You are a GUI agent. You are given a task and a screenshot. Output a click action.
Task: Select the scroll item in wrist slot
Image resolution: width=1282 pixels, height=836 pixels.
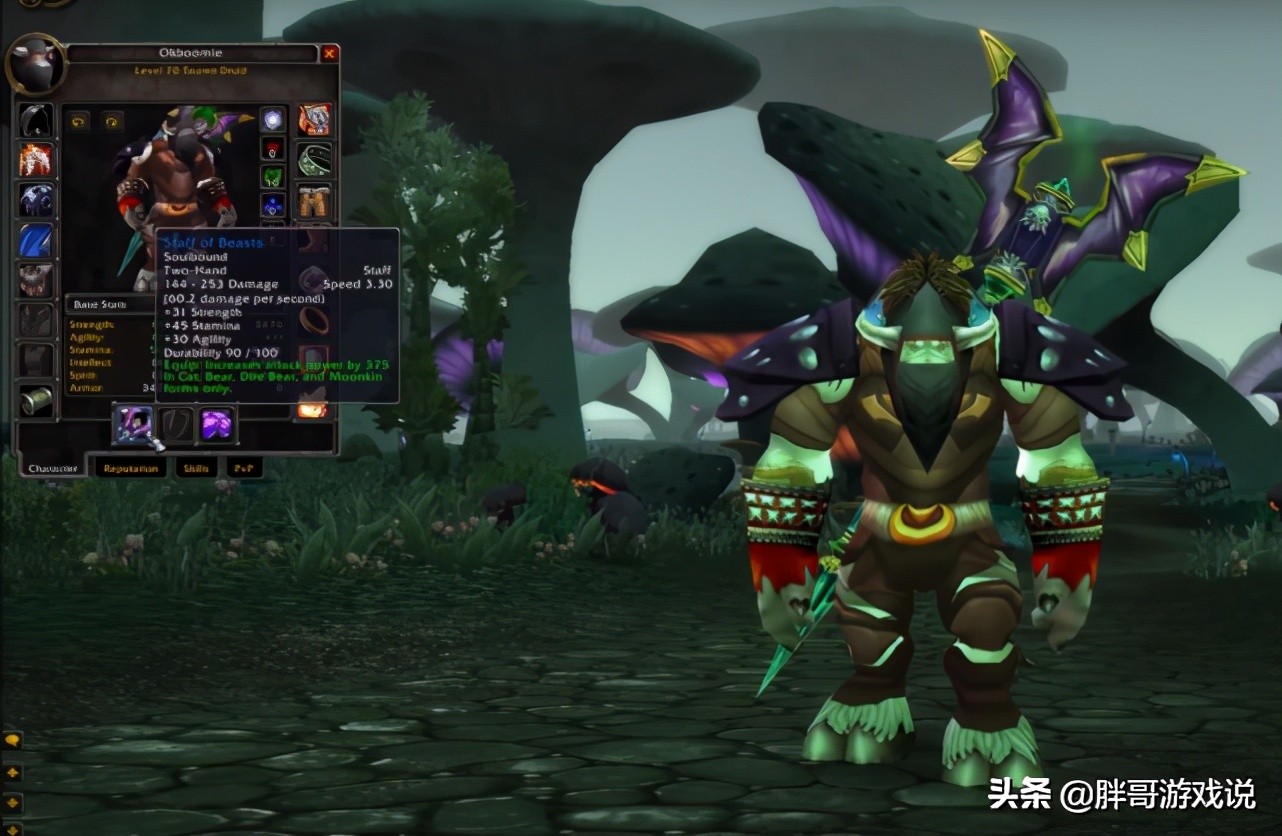[x=37, y=400]
